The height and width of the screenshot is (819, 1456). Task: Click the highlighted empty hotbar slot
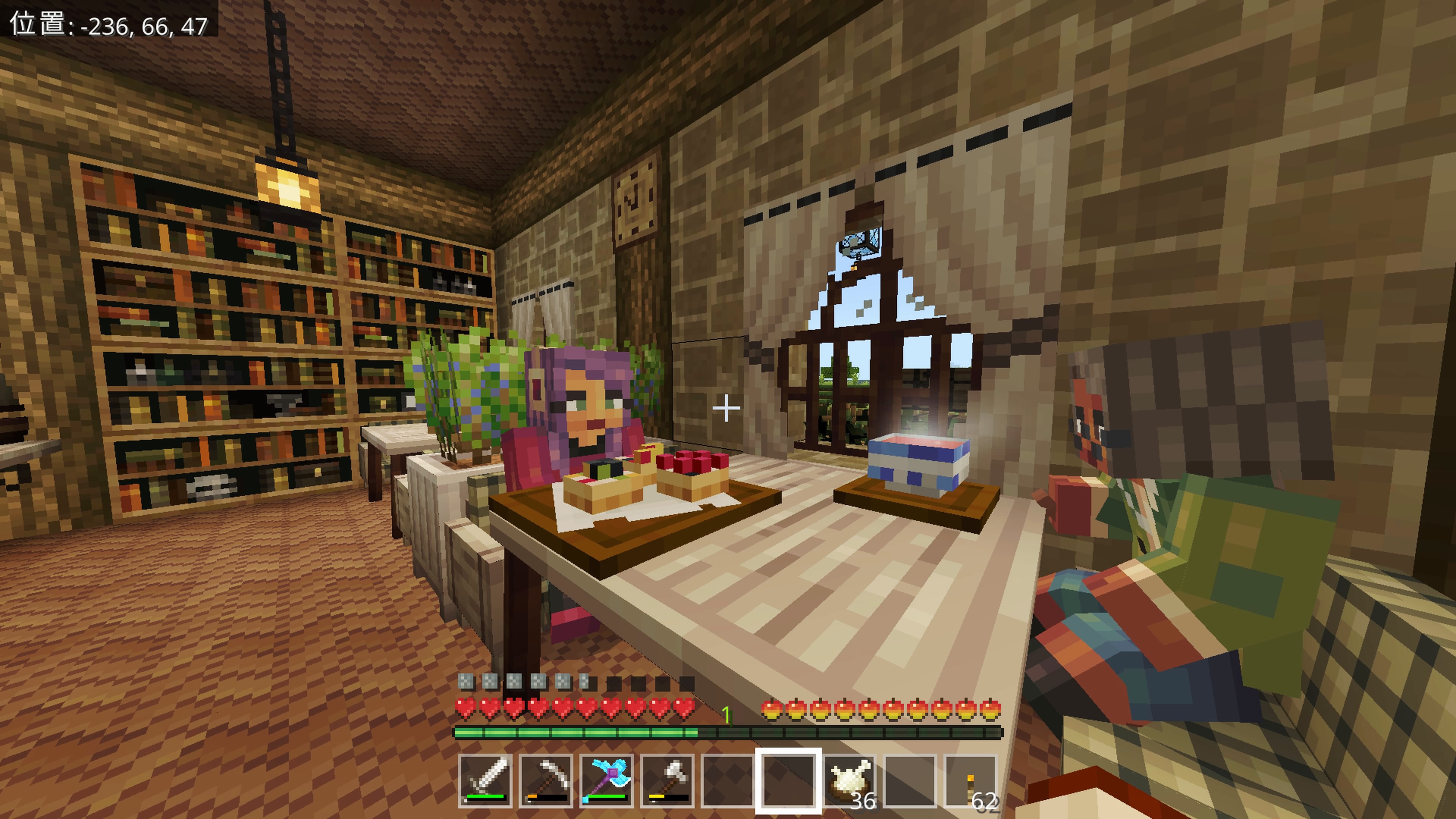pyautogui.click(x=789, y=781)
